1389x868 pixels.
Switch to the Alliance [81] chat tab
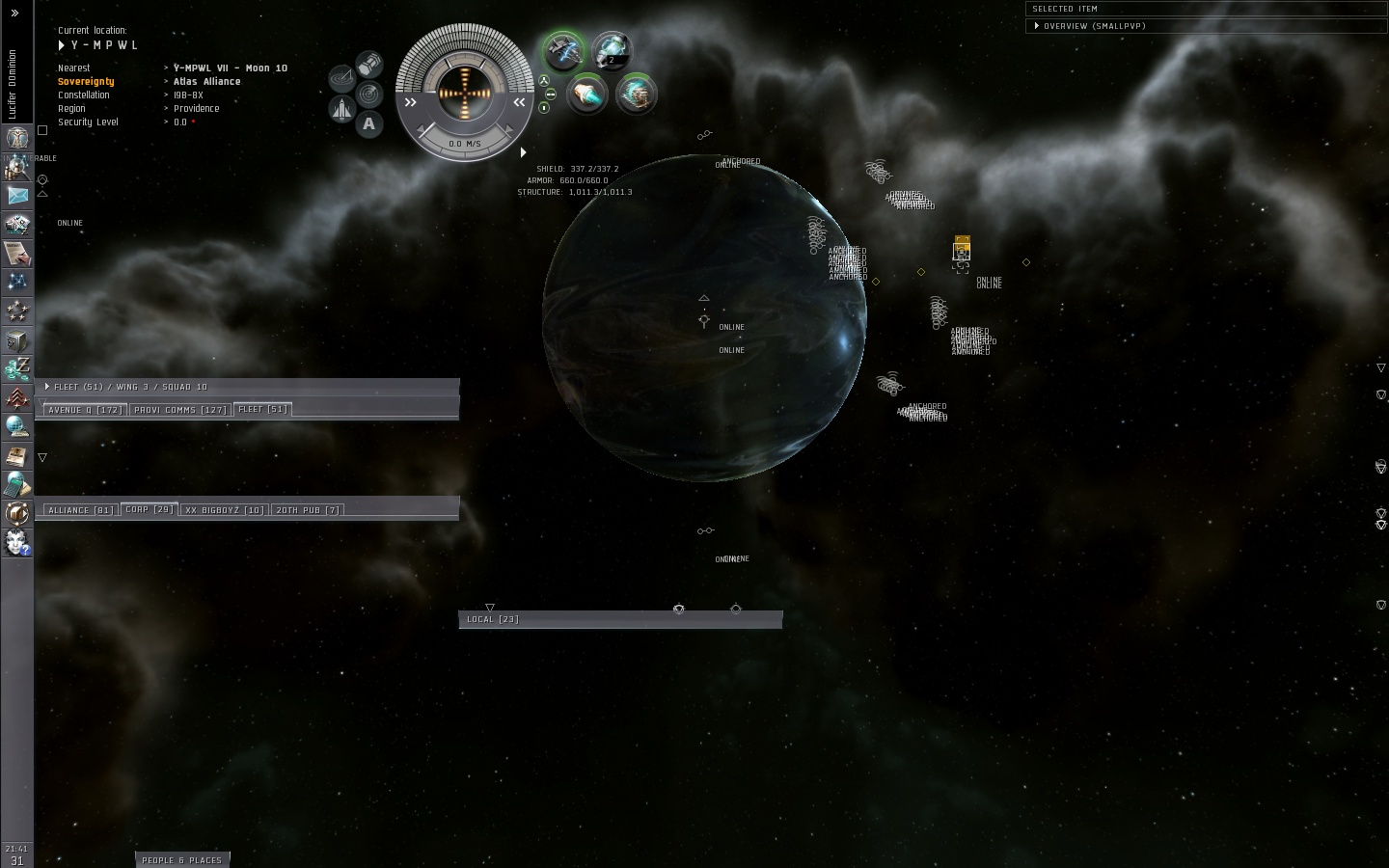(80, 510)
